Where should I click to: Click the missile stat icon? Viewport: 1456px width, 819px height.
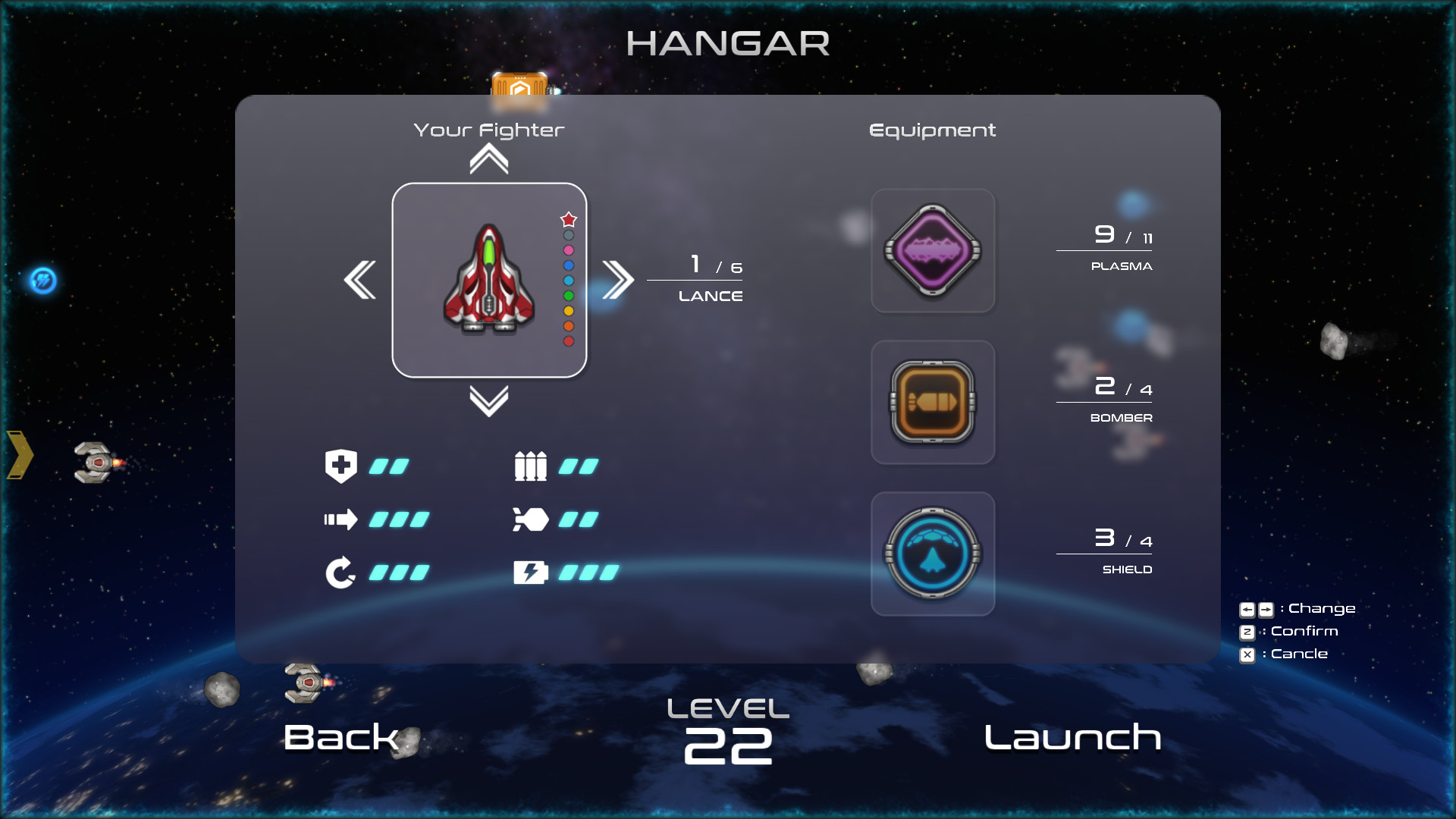[533, 519]
